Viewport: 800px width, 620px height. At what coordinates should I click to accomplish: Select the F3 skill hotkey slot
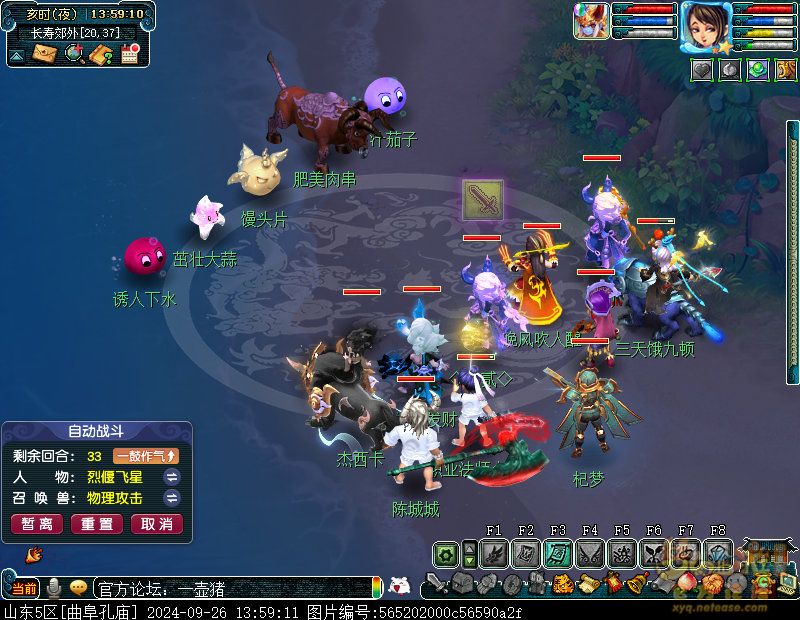point(558,553)
